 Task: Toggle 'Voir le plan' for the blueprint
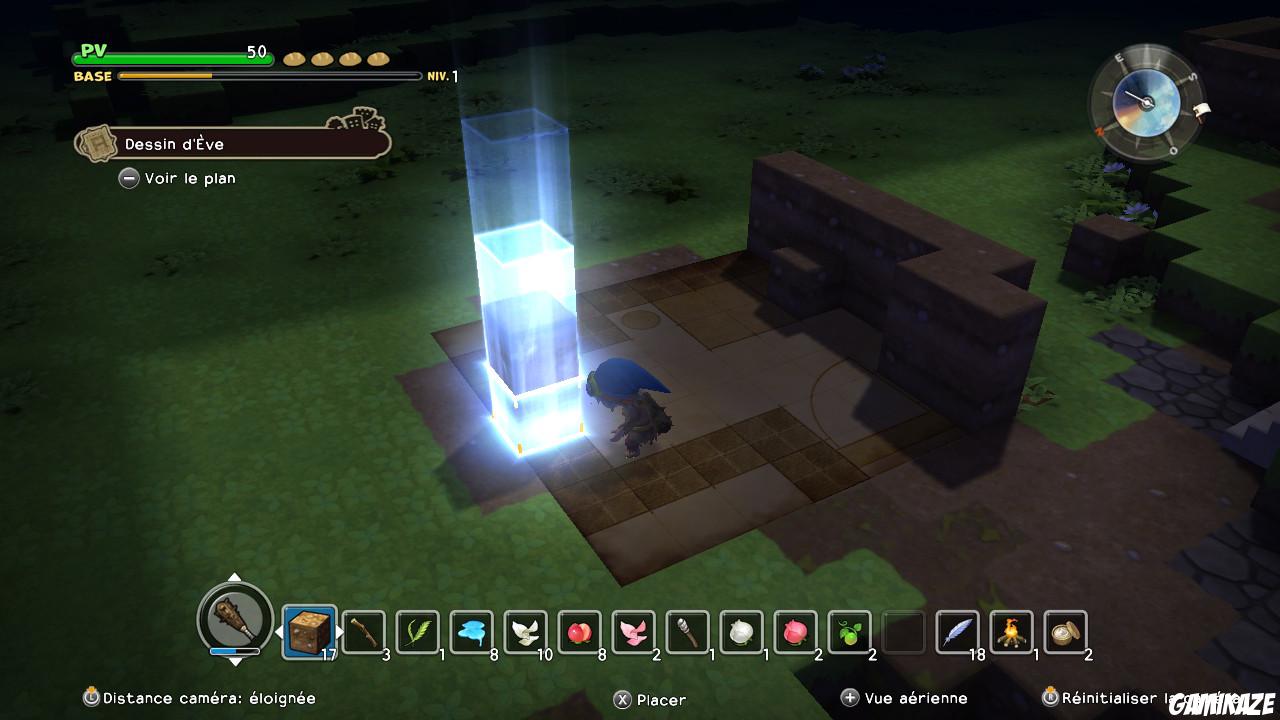pyautogui.click(x=178, y=178)
